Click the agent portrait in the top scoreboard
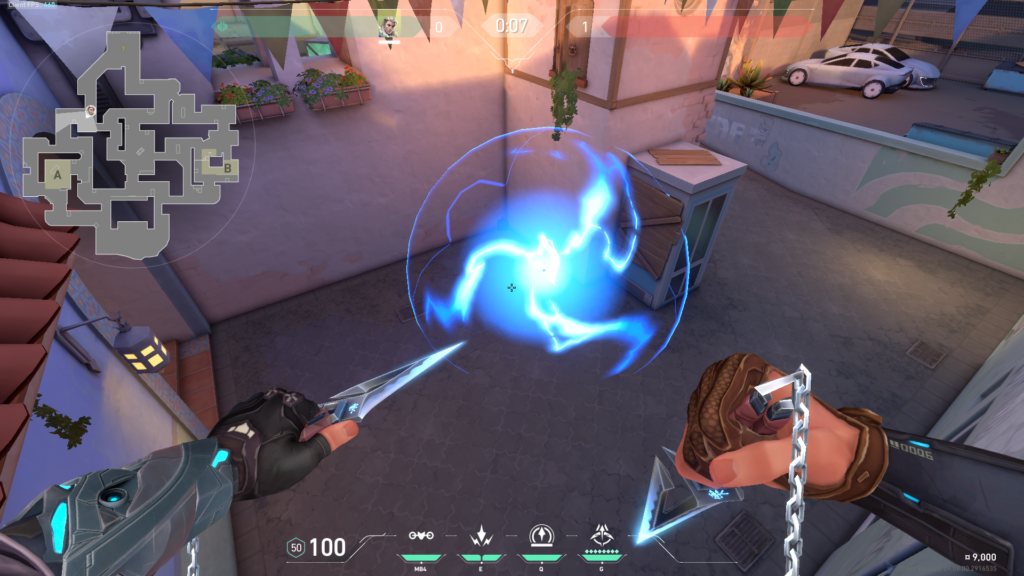 (x=388, y=27)
